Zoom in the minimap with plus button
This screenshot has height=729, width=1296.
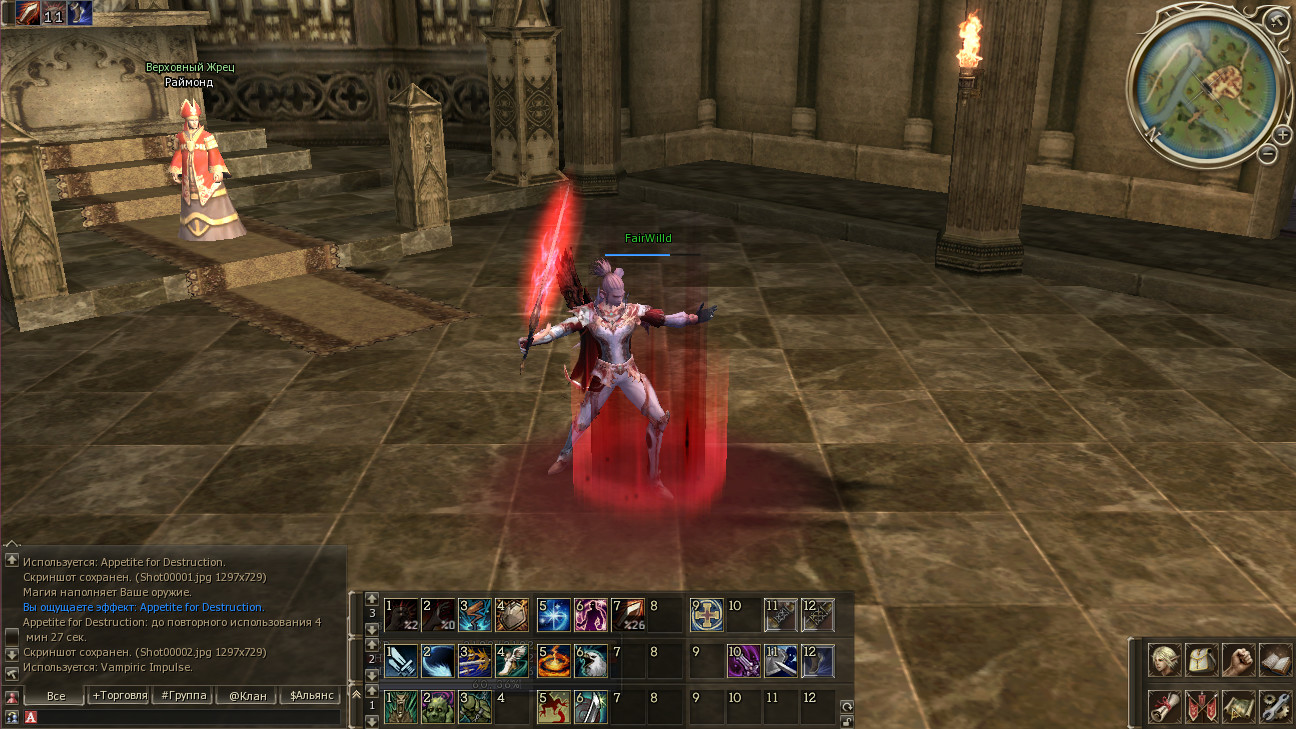(1283, 135)
